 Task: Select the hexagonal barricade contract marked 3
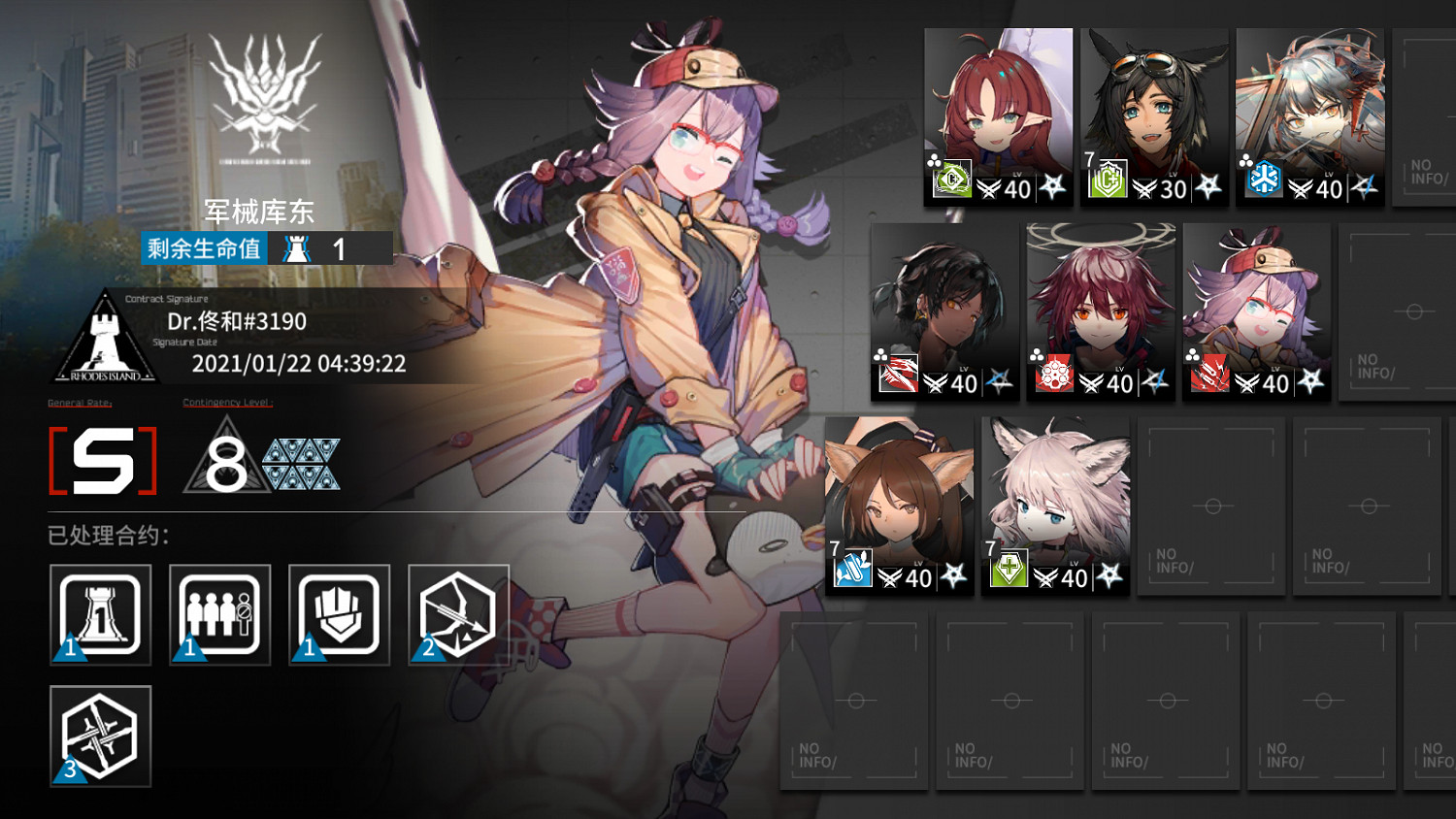pos(101,737)
